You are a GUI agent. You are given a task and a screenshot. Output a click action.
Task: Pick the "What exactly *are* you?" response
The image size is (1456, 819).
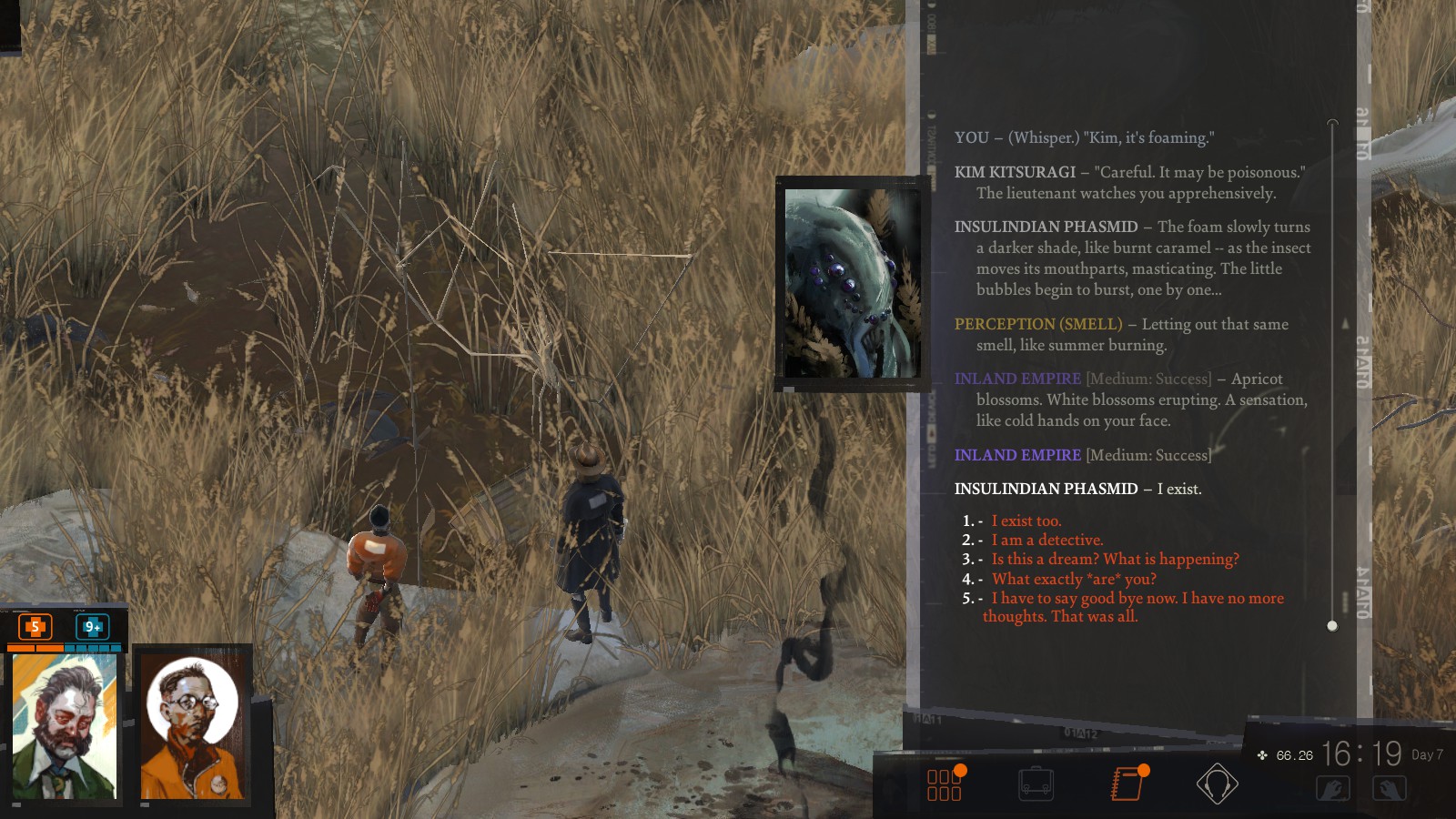[1074, 579]
